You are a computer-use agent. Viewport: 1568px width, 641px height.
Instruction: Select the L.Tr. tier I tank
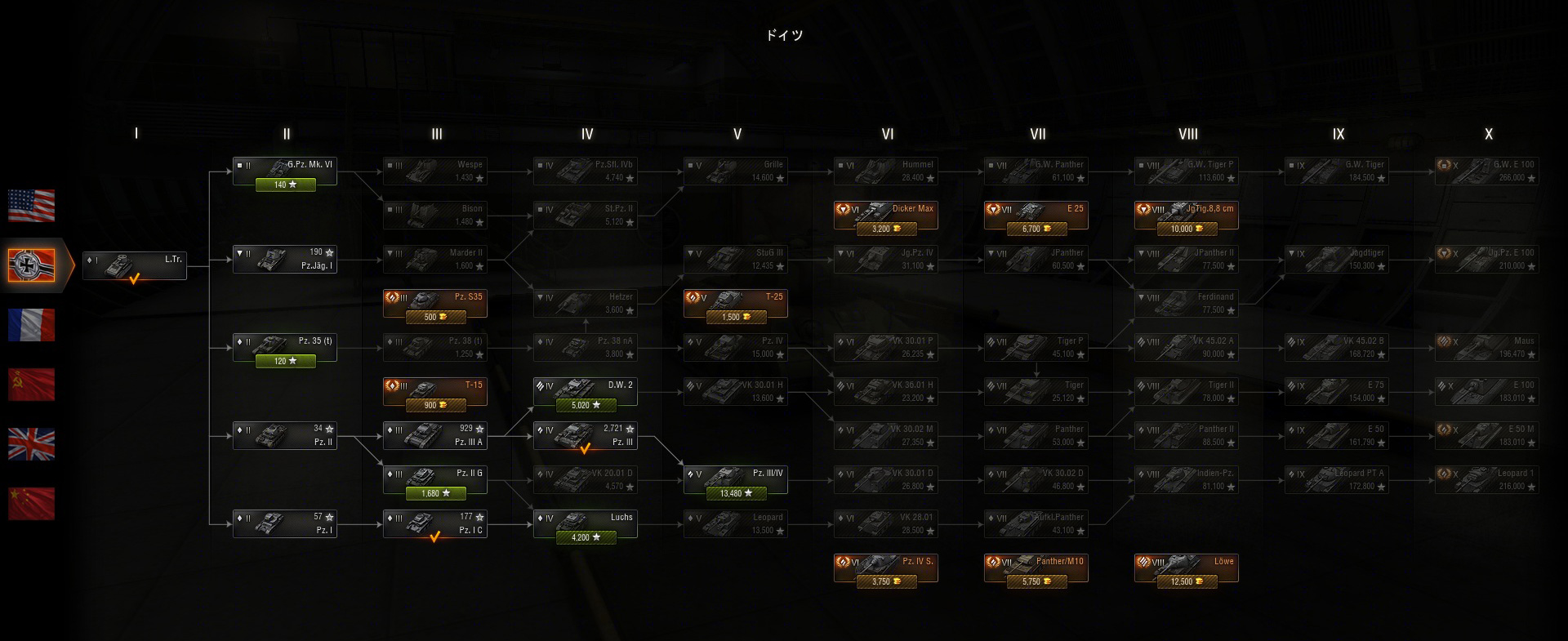[x=135, y=265]
